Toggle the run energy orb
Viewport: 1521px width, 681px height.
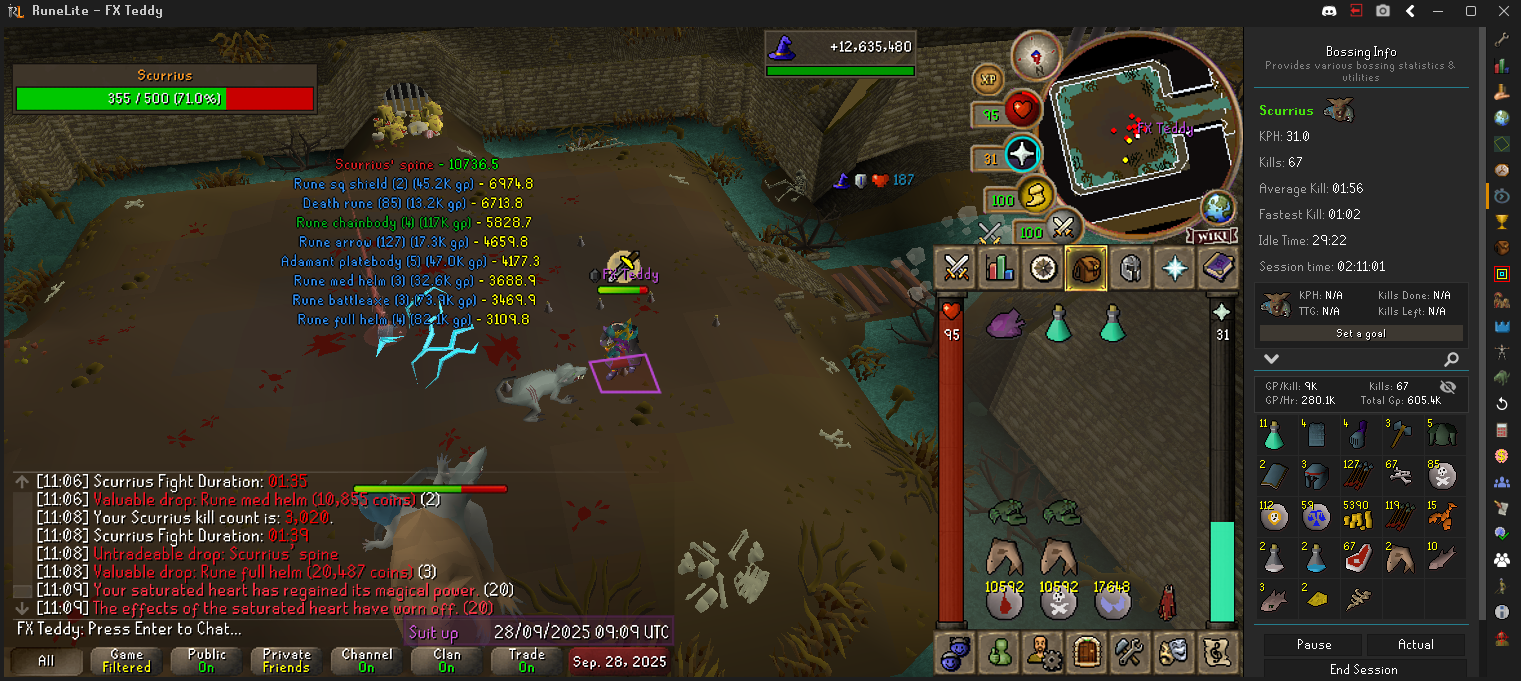(x=1035, y=194)
